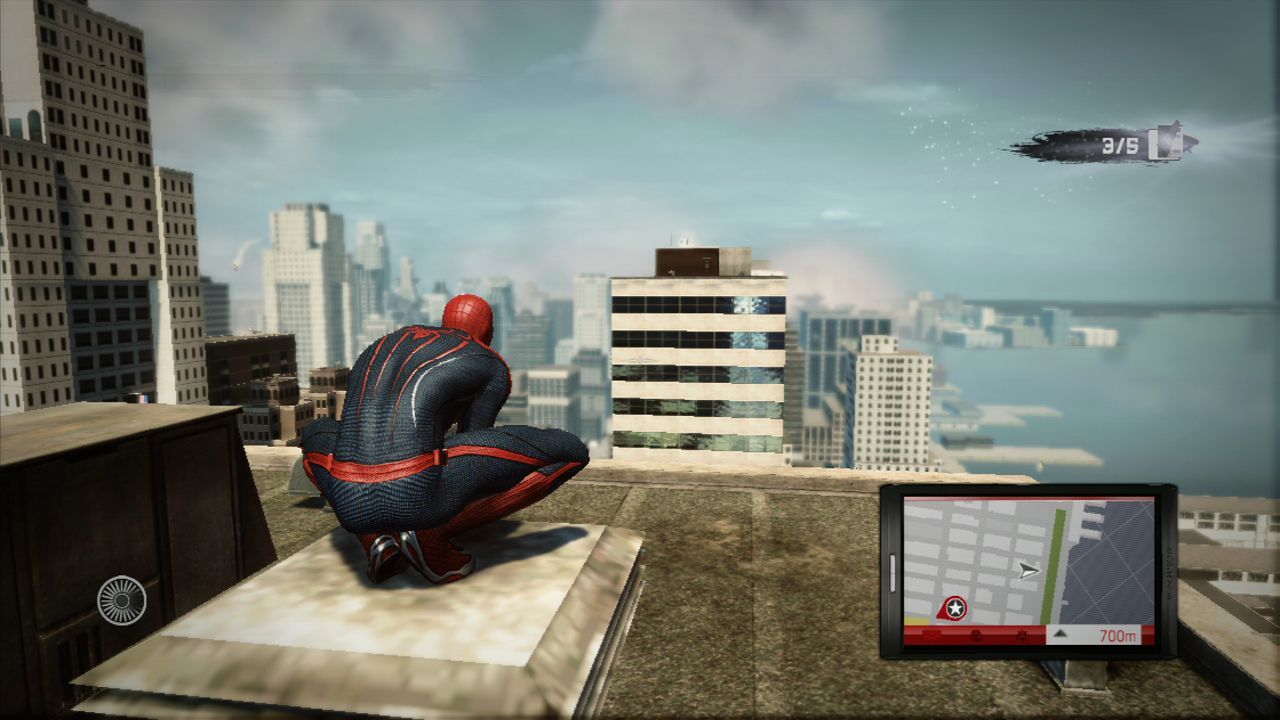
Task: Click the rightmost icon on the minimap red bar
Action: (x=1023, y=636)
